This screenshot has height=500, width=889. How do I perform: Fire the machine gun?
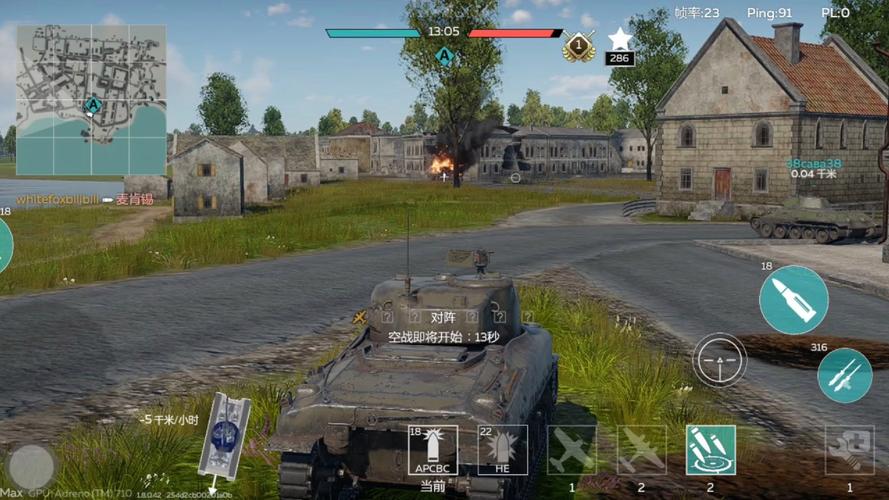(844, 375)
